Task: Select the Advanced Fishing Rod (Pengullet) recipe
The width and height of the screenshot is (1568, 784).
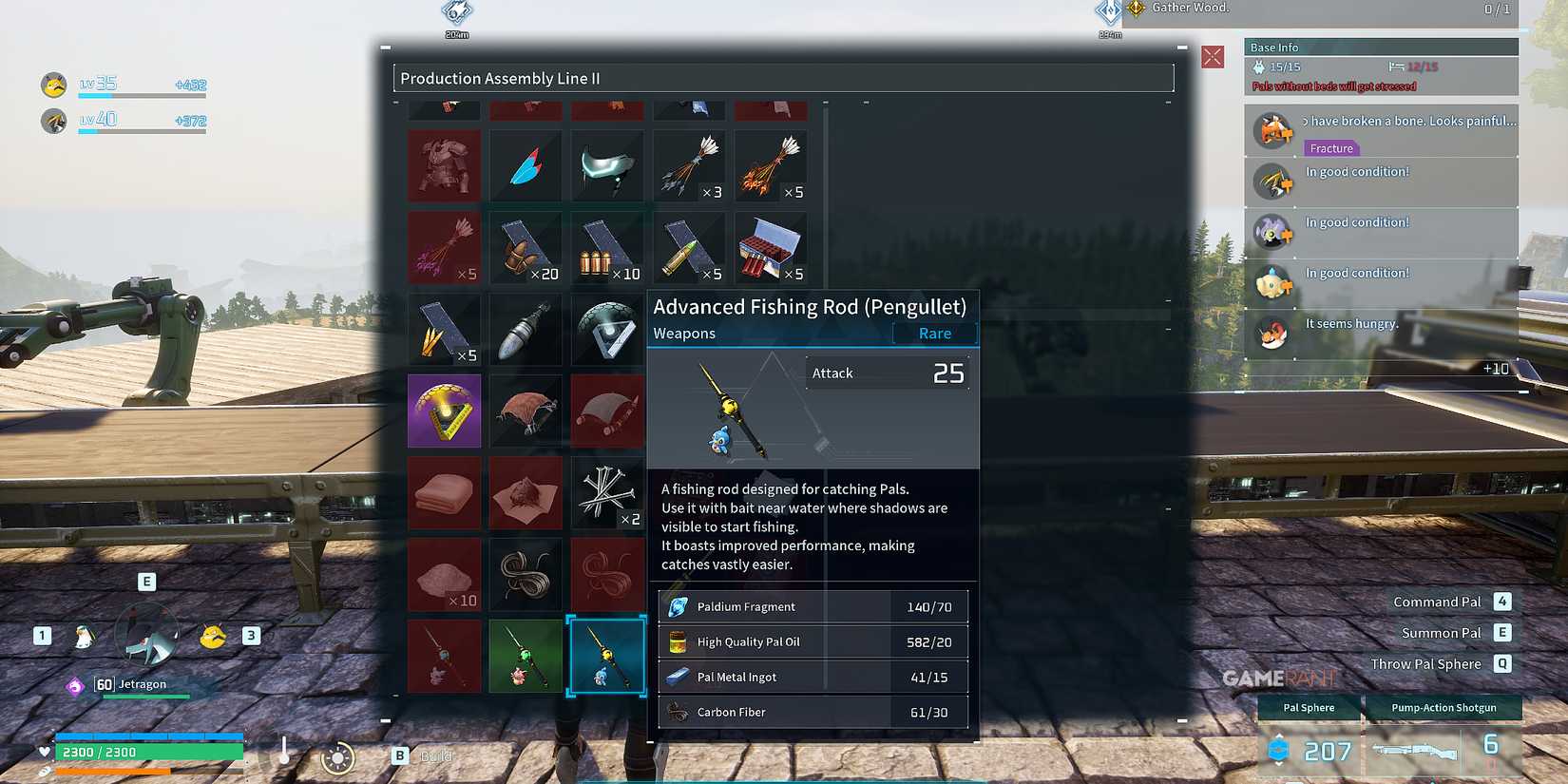Action: tap(607, 657)
